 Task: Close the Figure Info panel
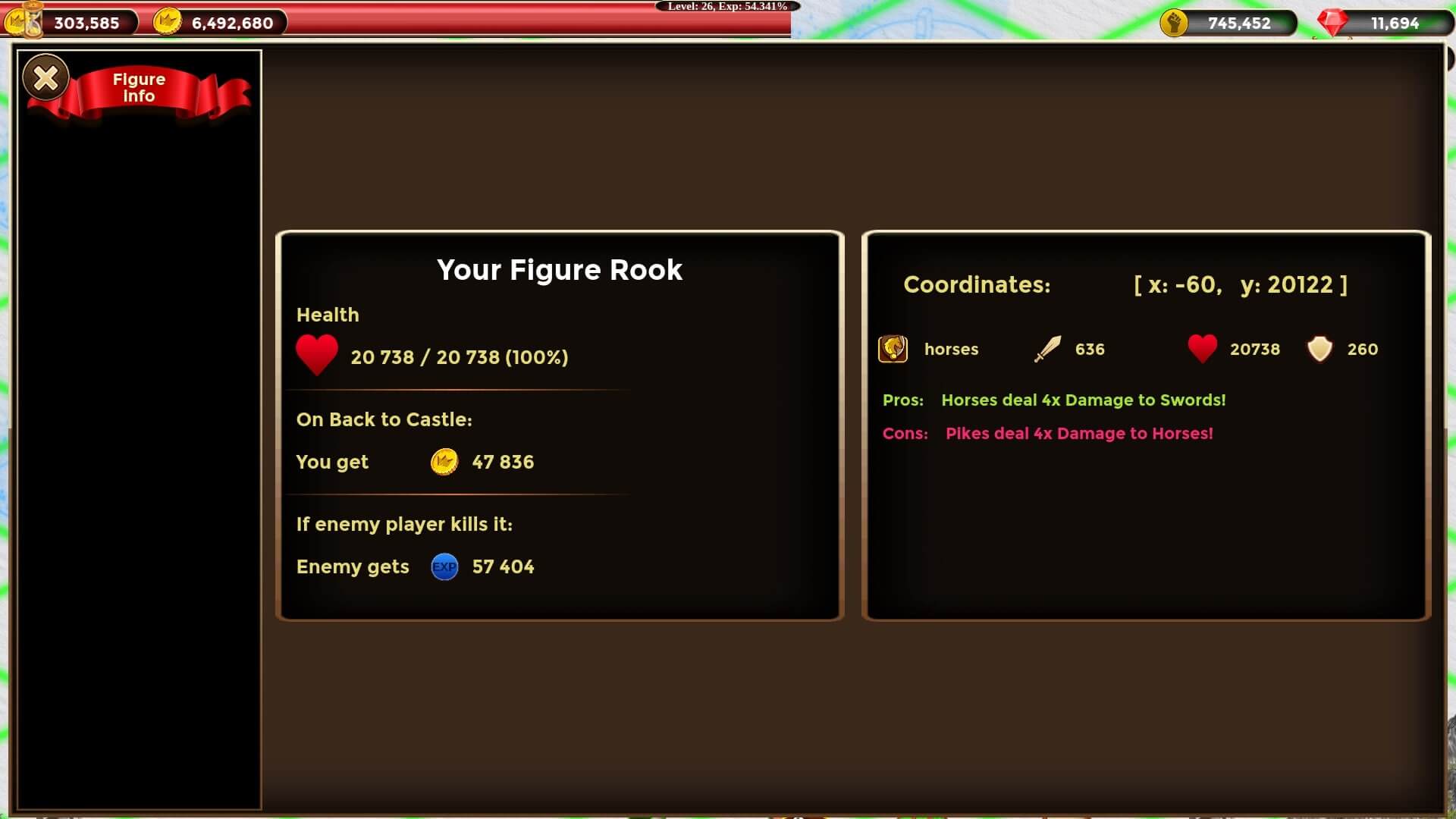46,77
